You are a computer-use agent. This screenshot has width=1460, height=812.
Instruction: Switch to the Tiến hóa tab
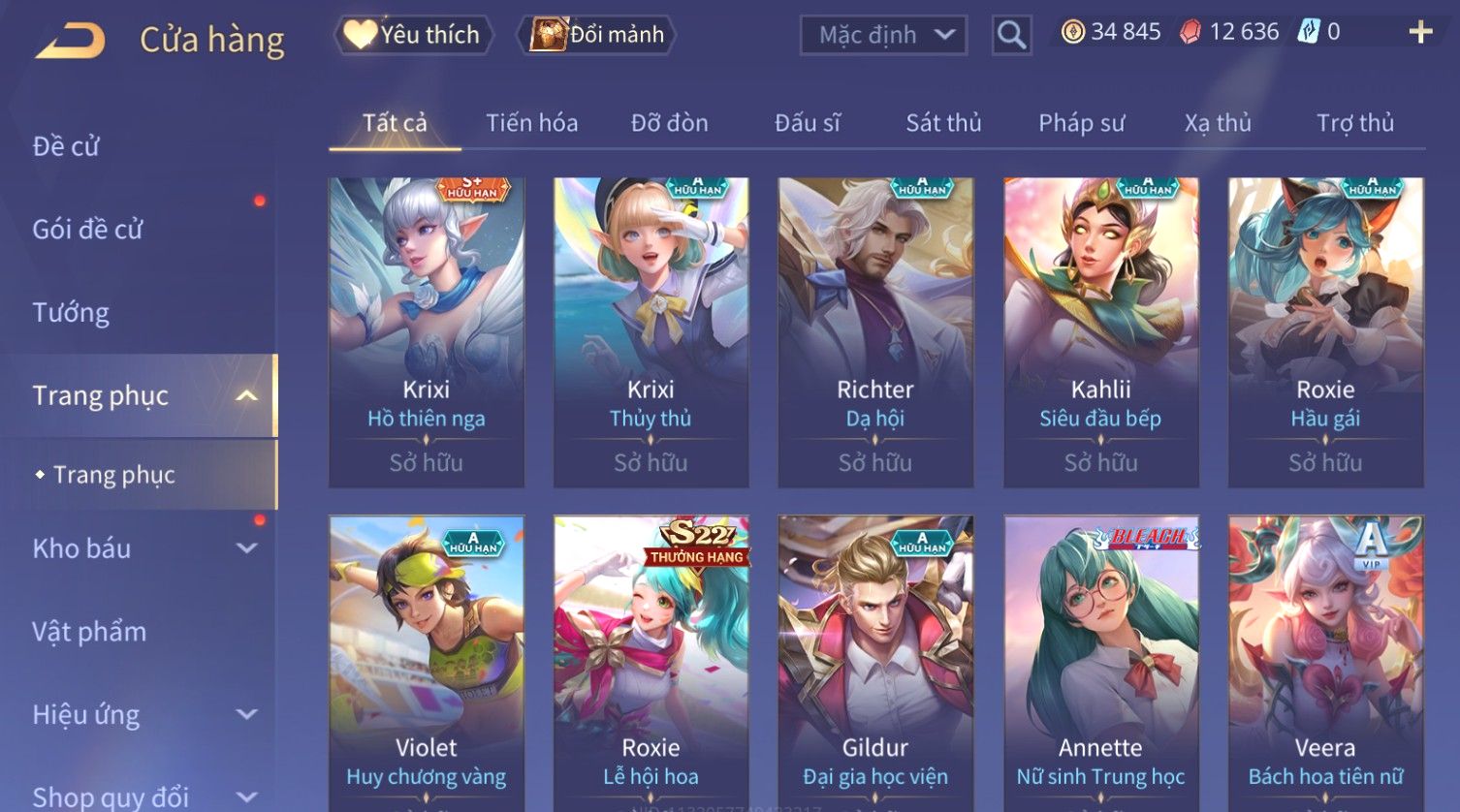531,123
